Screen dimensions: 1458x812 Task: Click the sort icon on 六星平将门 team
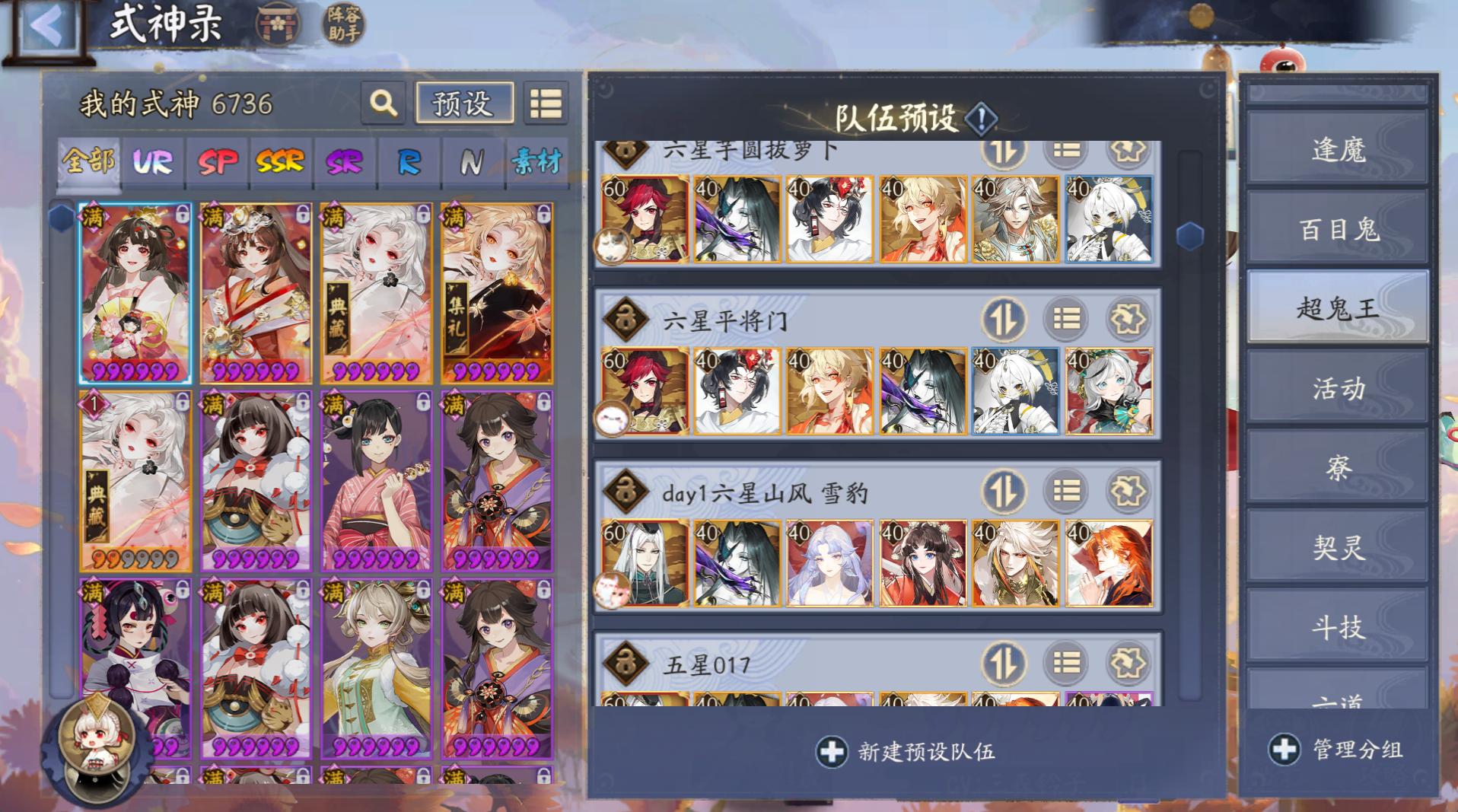point(1004,320)
